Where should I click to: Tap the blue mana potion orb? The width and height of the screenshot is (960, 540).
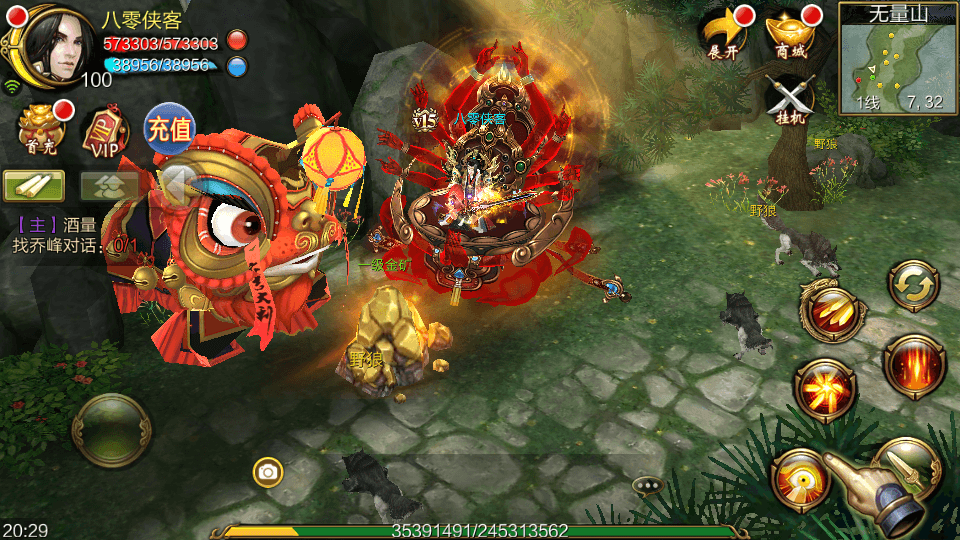pyautogui.click(x=237, y=66)
